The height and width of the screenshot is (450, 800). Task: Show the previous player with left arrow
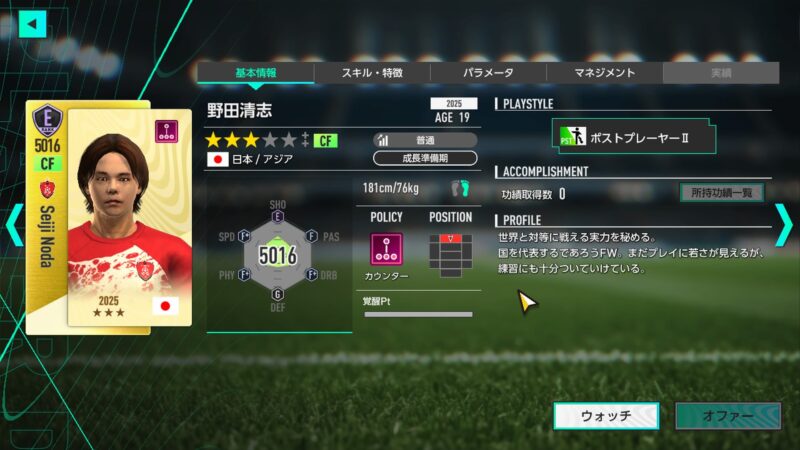(13, 224)
